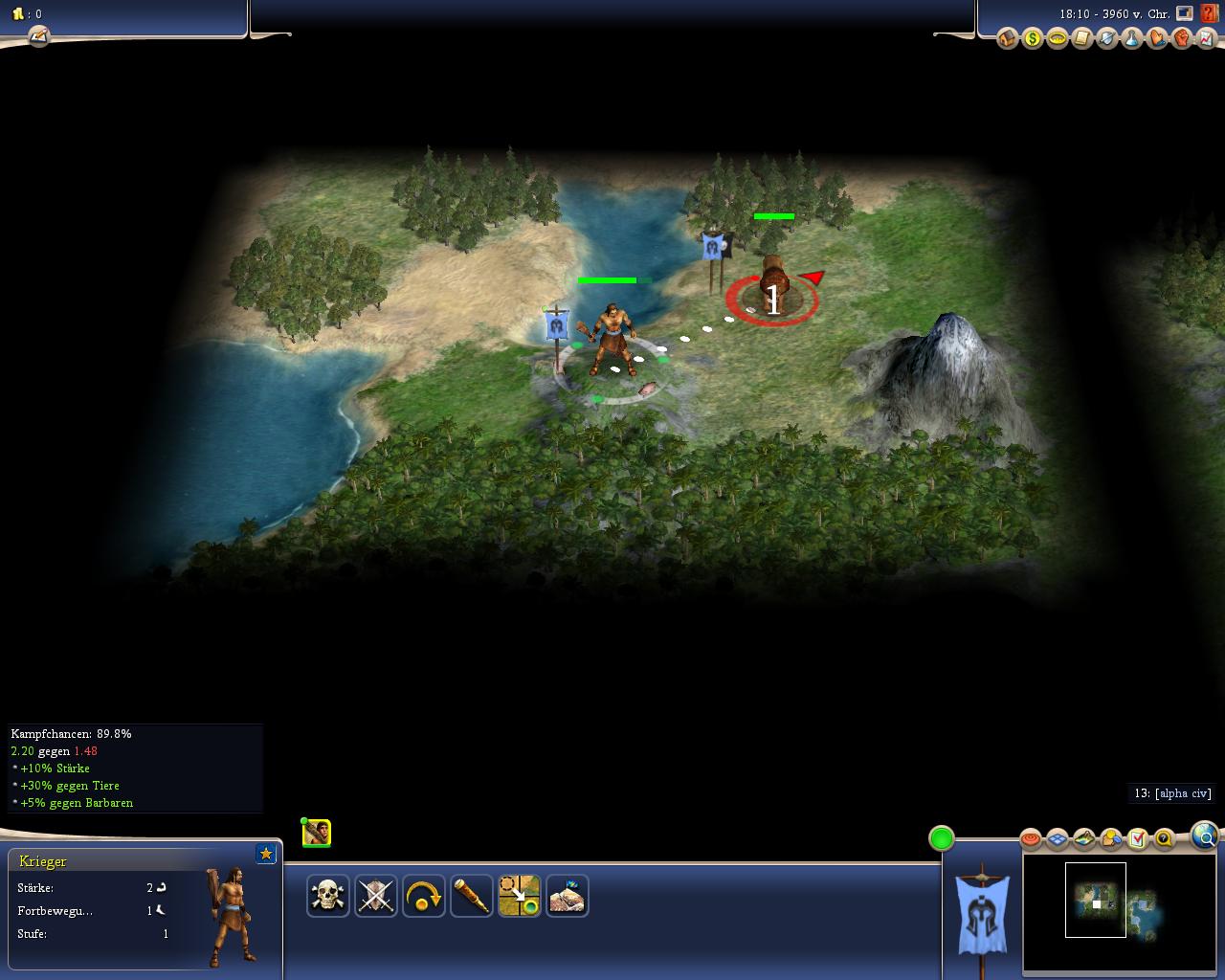
Task: Open the event log quill icon
Action: [38, 36]
